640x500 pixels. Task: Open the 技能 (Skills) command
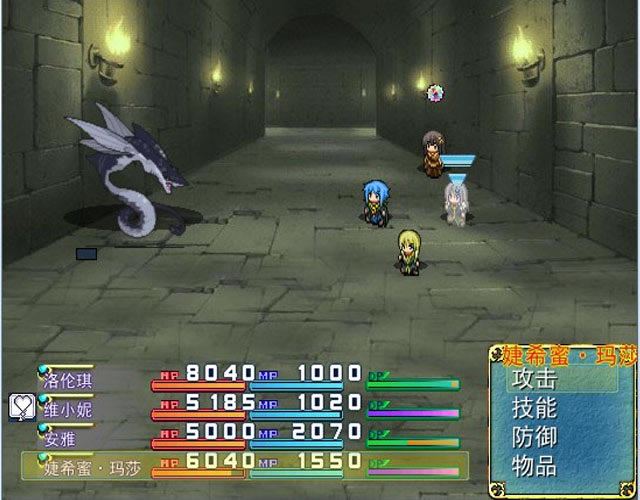534,408
